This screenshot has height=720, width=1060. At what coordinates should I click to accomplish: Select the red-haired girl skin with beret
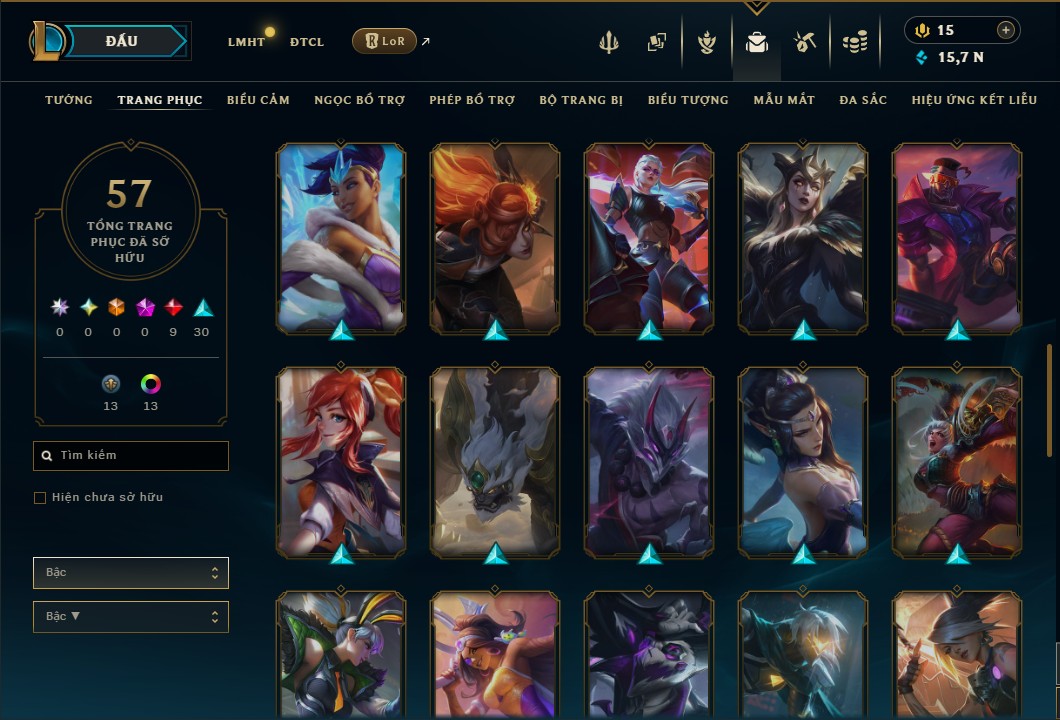[x=341, y=461]
